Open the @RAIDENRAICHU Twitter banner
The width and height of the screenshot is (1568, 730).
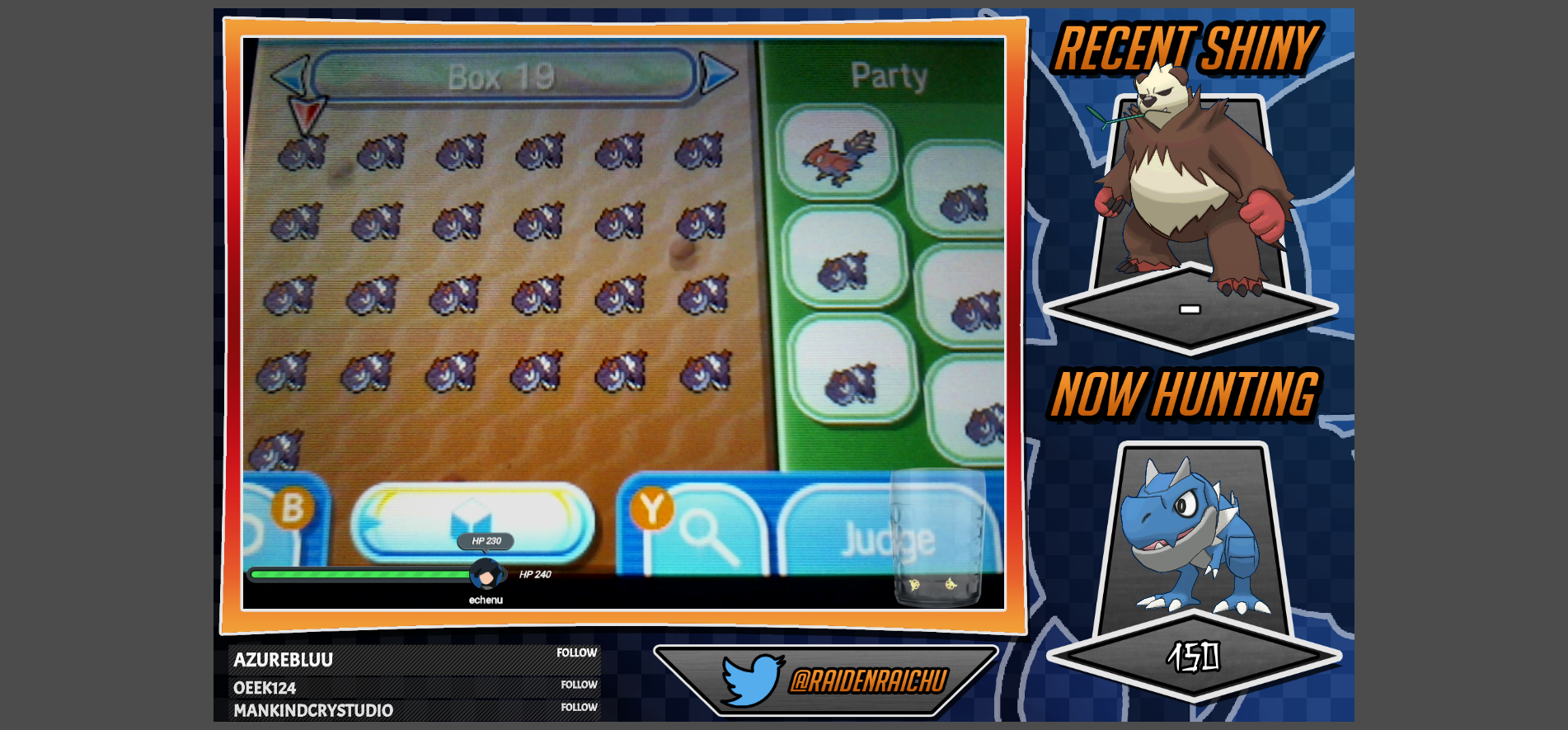pos(827,680)
